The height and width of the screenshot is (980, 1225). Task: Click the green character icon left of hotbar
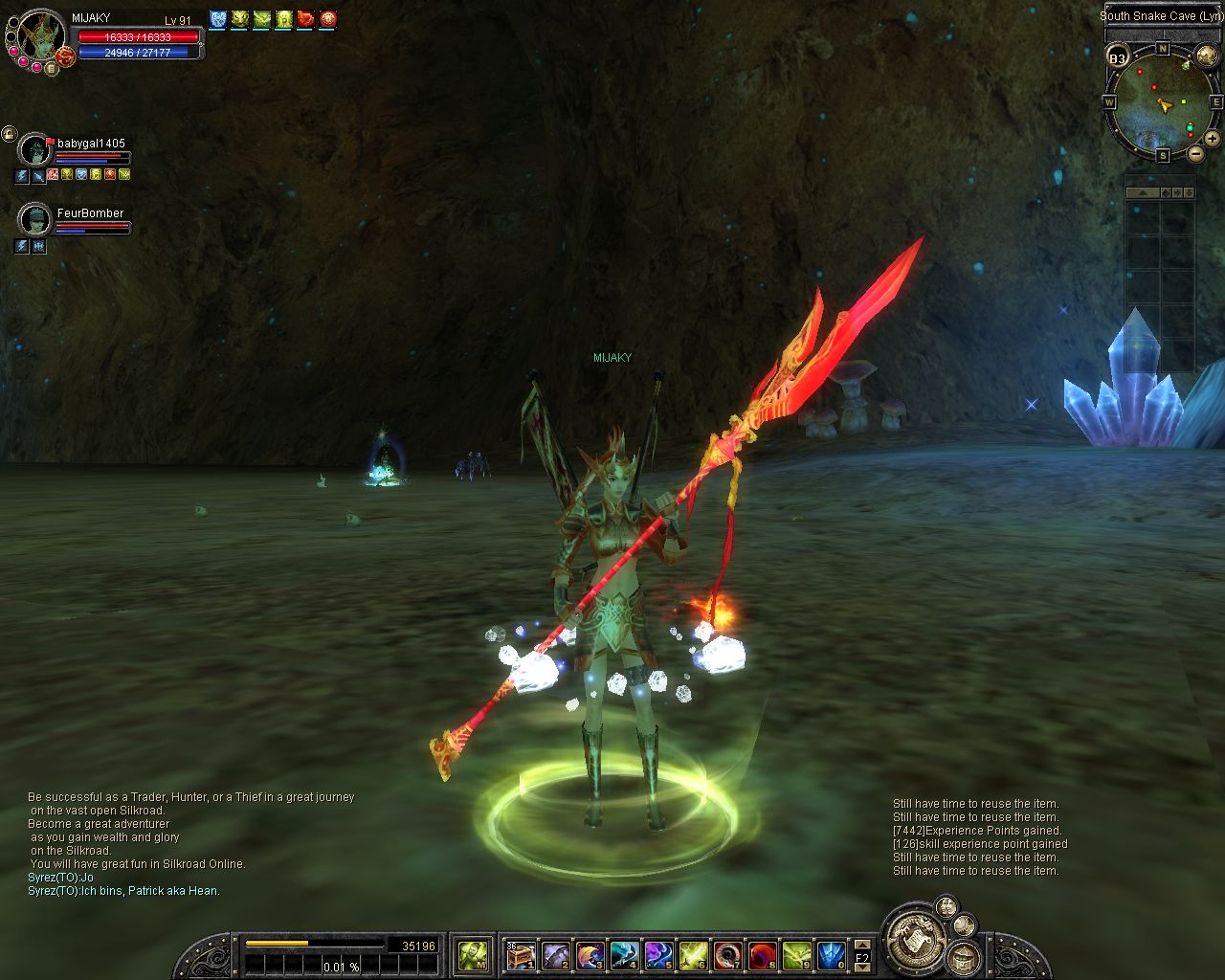coord(474,954)
